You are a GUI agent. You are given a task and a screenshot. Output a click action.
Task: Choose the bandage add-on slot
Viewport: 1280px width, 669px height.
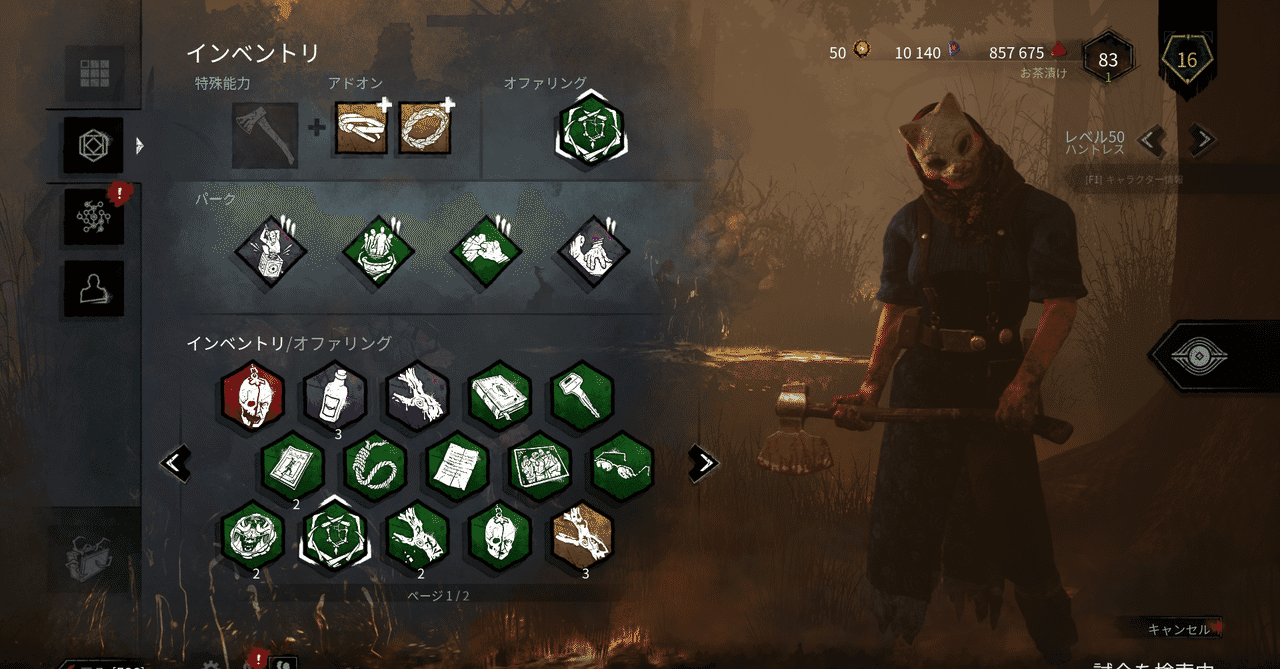click(361, 128)
